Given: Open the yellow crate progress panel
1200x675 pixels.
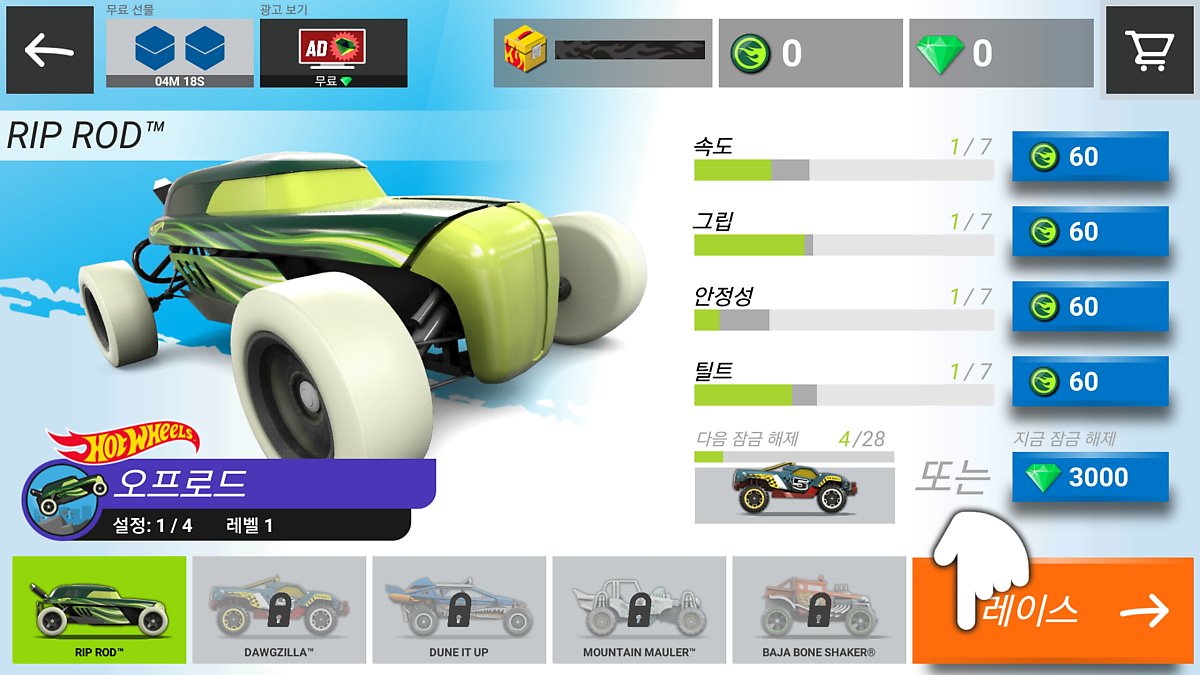Looking at the screenshot, I should click(x=603, y=53).
